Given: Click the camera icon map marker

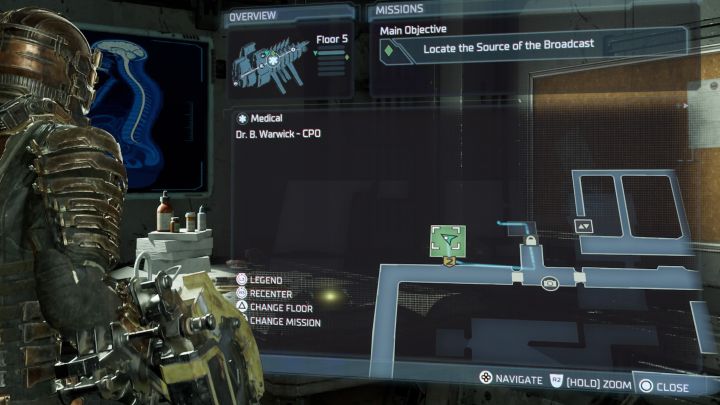Looking at the screenshot, I should point(549,284).
